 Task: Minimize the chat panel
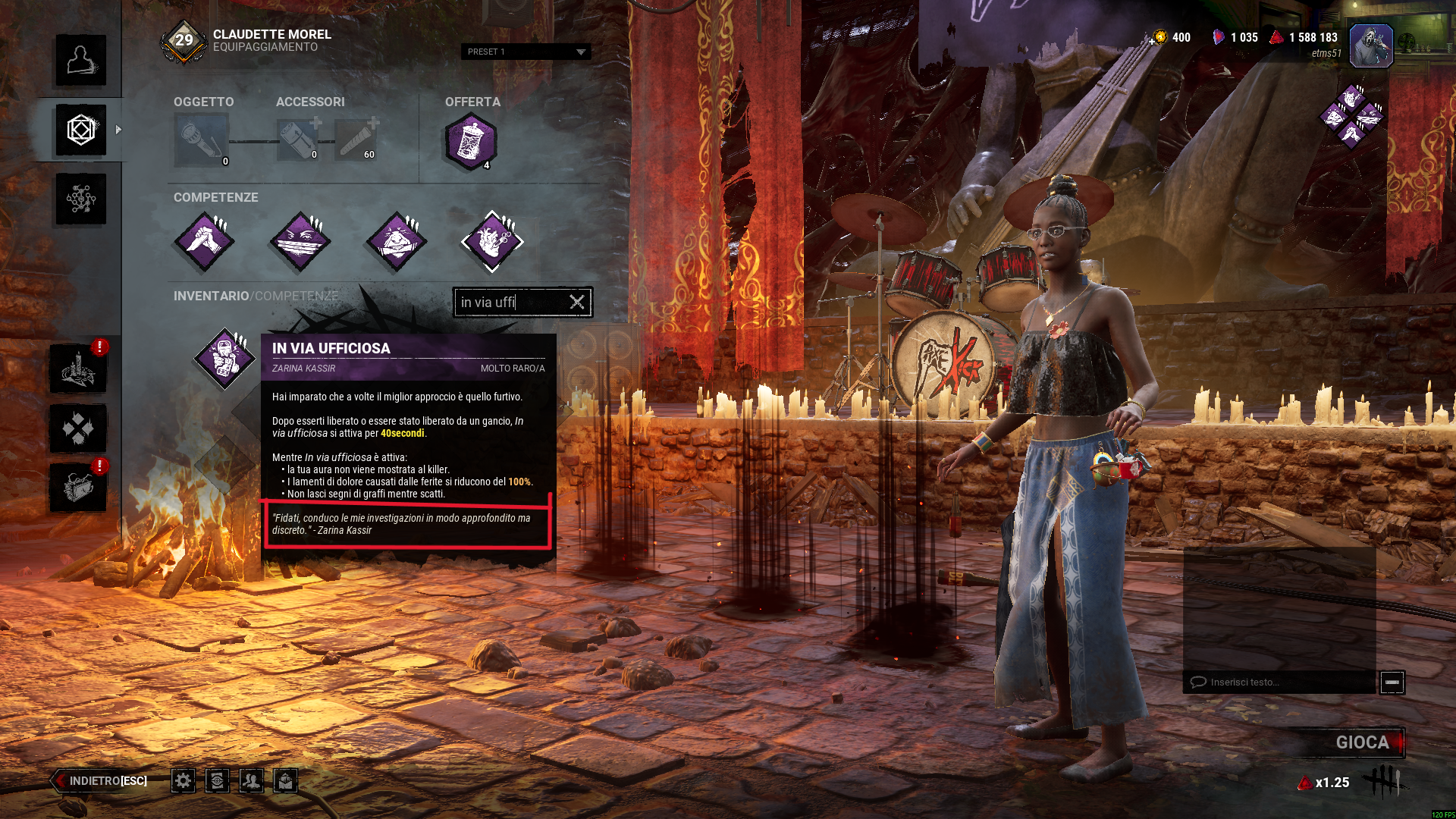coord(1392,682)
